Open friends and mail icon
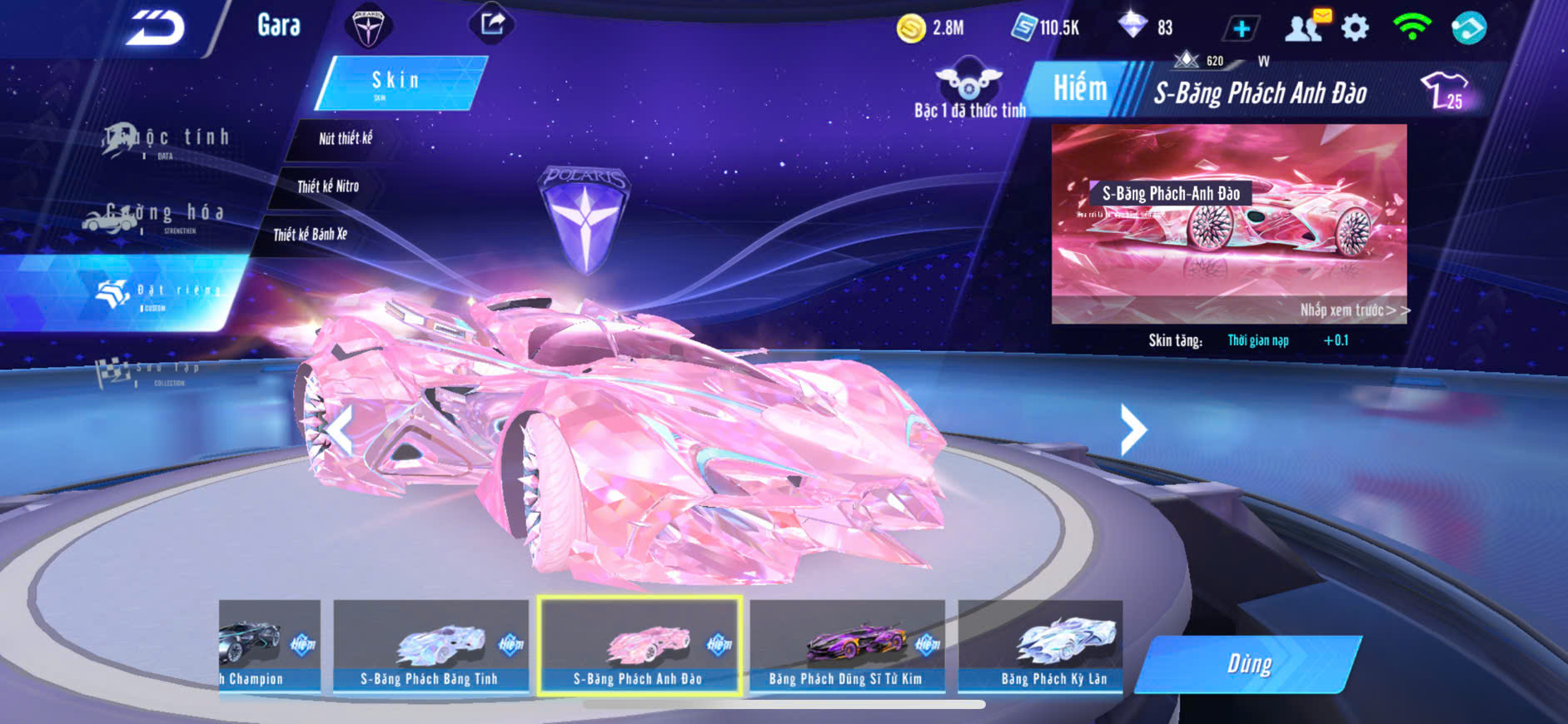This screenshot has width=1568, height=724. [x=1306, y=27]
